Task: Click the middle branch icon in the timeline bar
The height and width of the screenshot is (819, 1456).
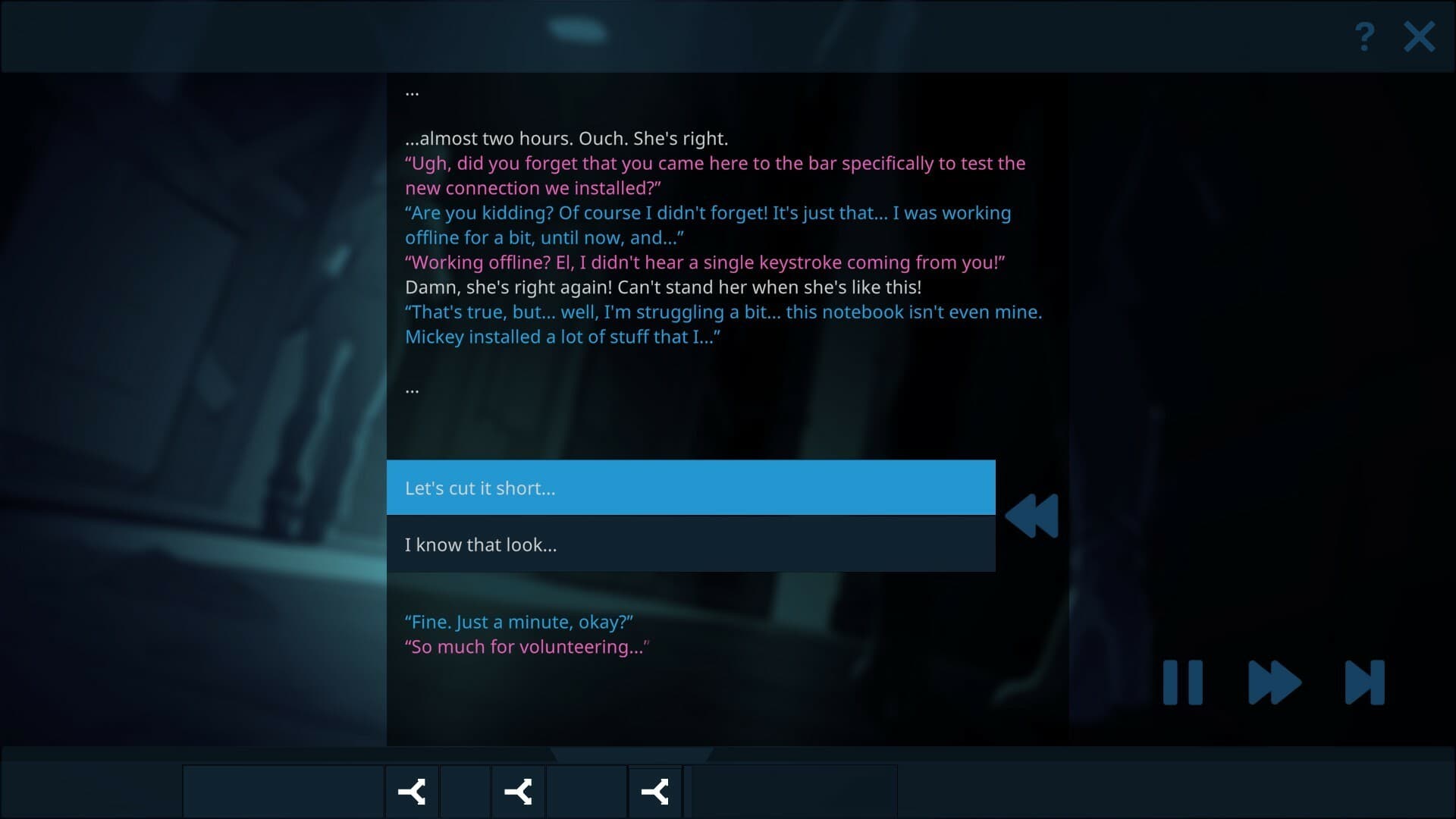Action: [x=519, y=792]
